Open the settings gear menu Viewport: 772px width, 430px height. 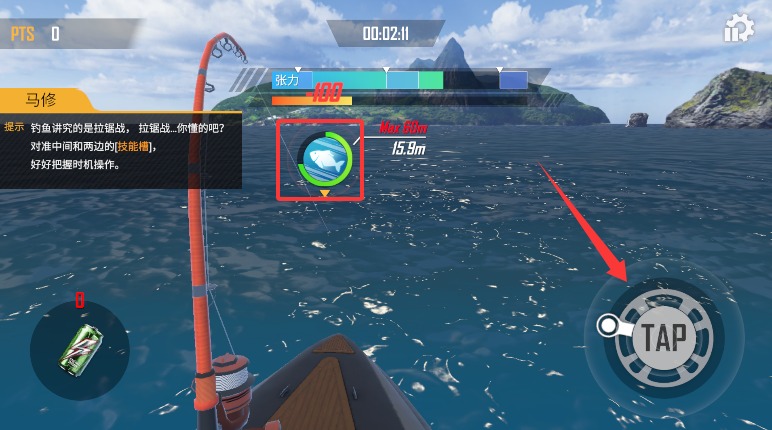click(739, 29)
